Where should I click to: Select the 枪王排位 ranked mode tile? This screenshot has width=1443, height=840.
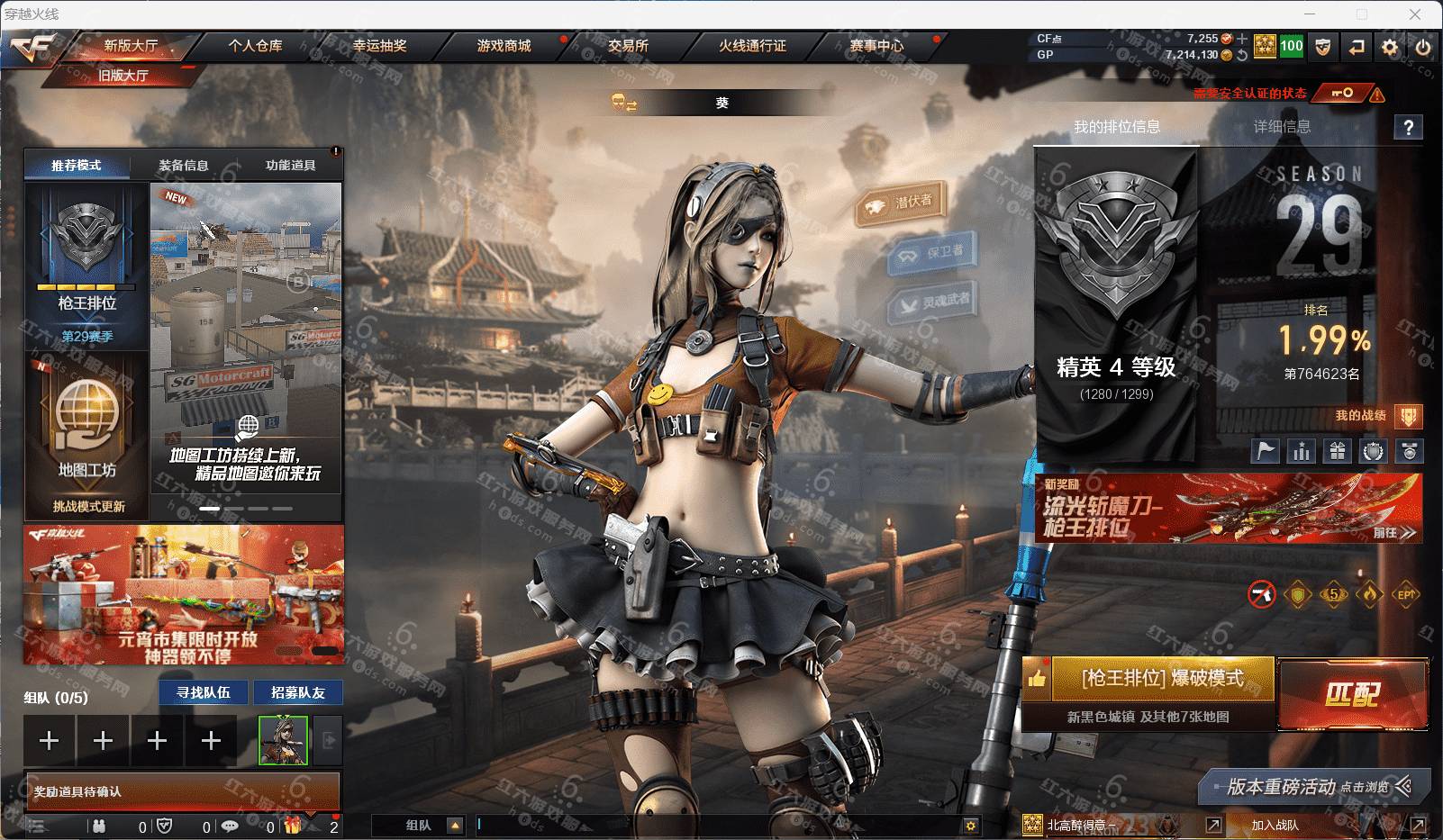coord(86,266)
